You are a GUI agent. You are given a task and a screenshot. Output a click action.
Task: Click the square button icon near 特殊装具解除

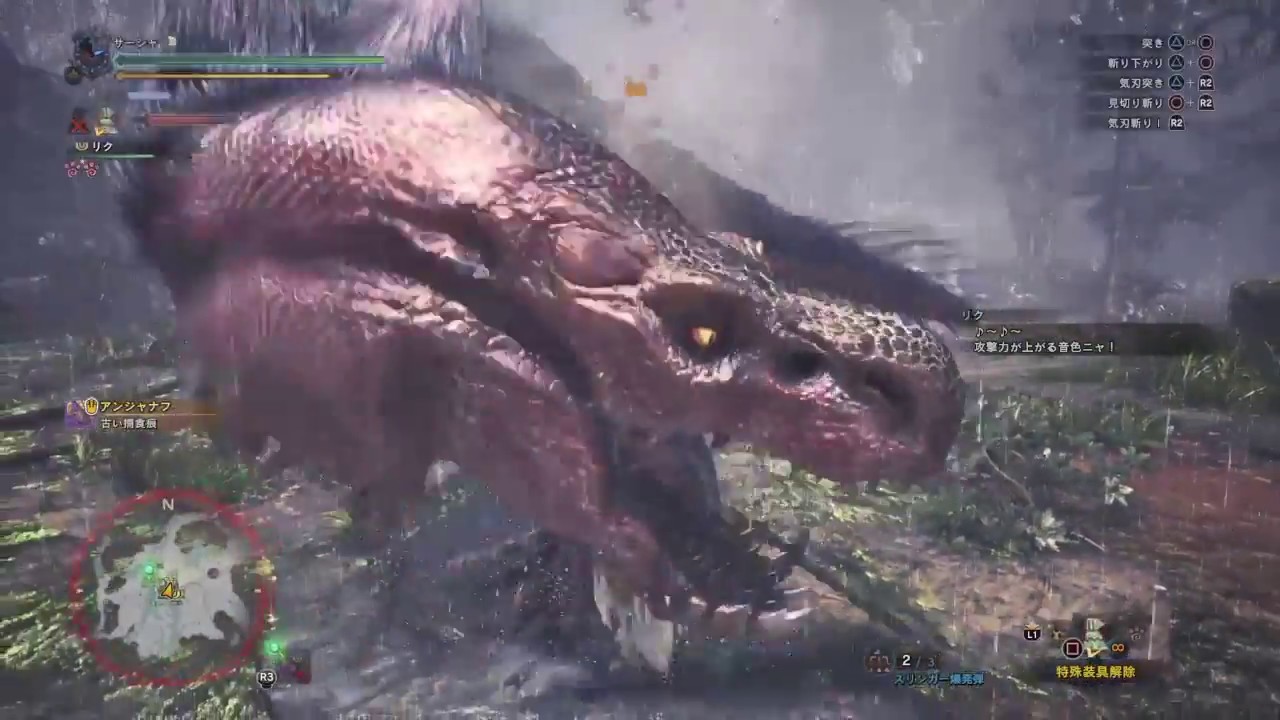(1071, 648)
